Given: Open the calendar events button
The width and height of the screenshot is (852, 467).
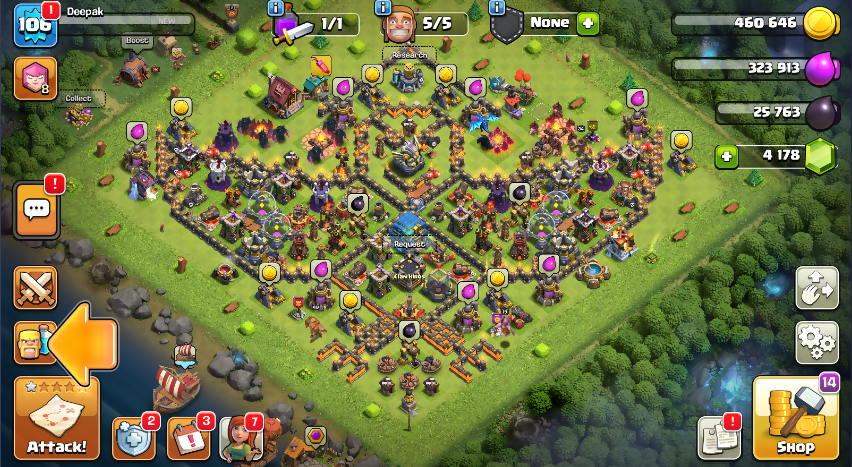Looking at the screenshot, I should tap(188, 437).
